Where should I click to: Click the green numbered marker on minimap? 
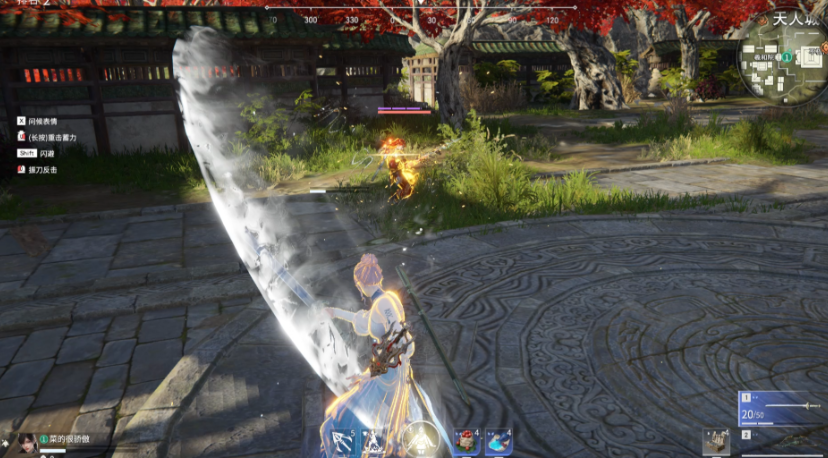point(787,59)
